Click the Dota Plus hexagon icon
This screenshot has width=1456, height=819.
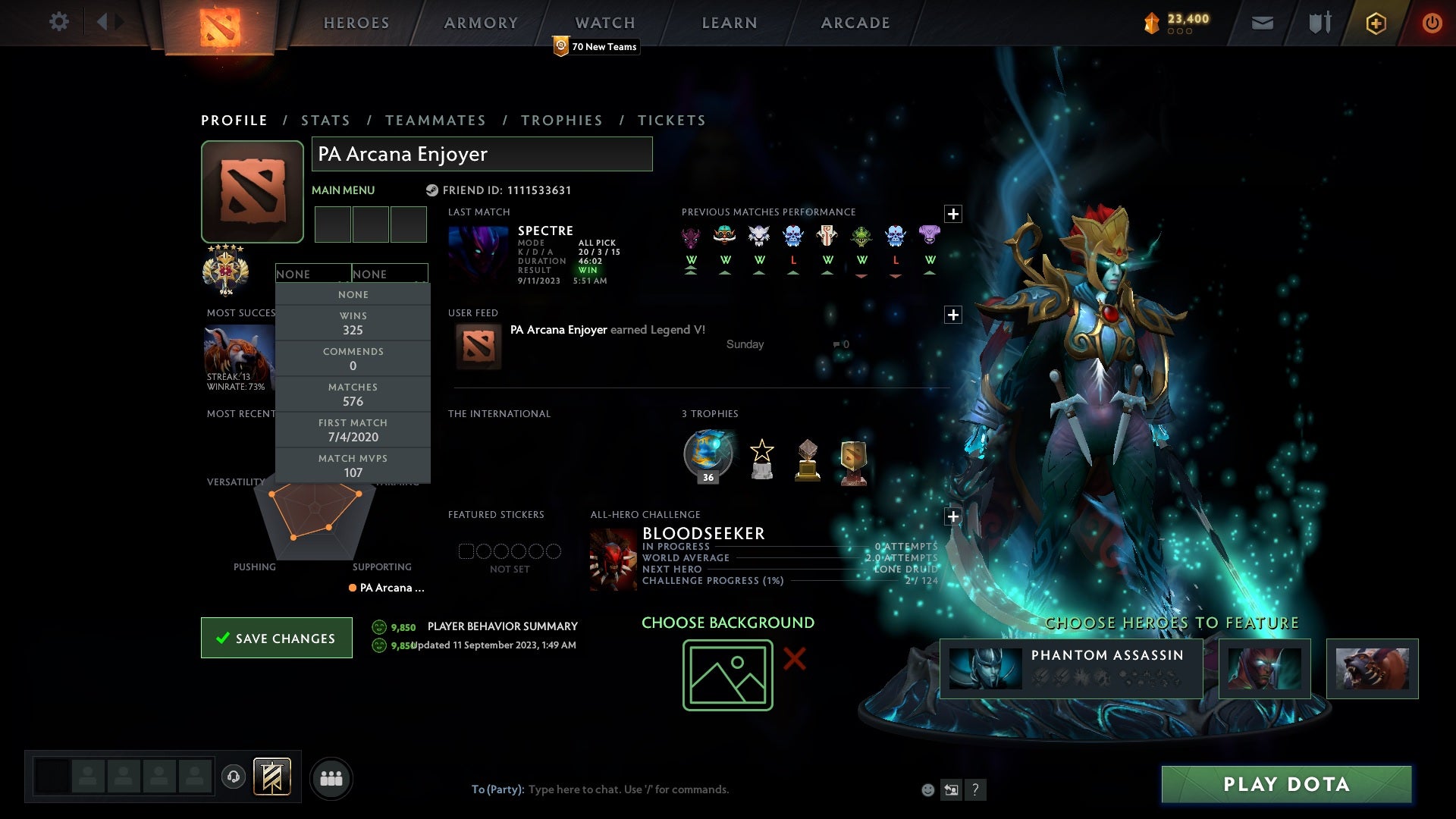tap(1375, 23)
